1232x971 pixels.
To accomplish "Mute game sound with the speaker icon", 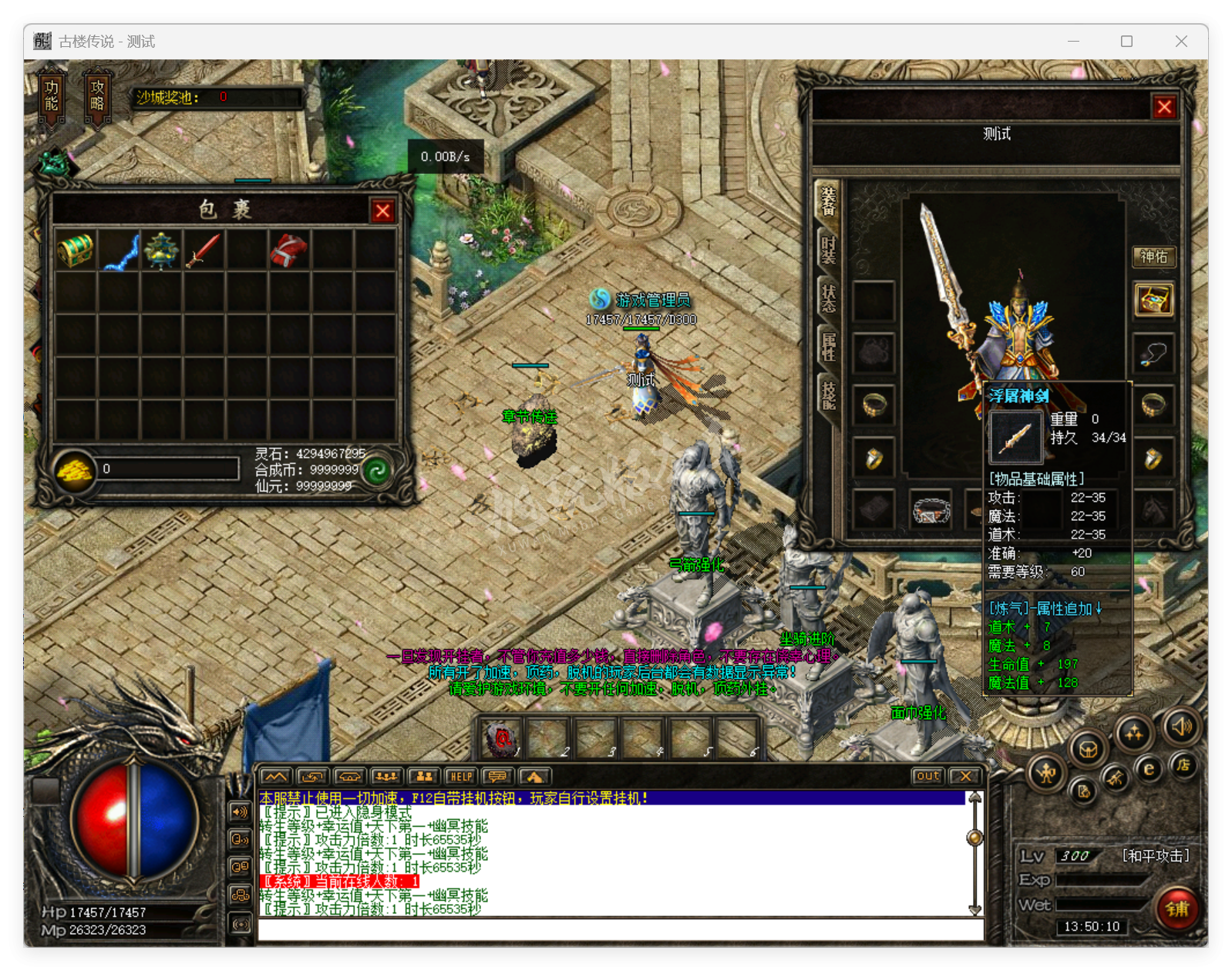I will pyautogui.click(x=1181, y=728).
